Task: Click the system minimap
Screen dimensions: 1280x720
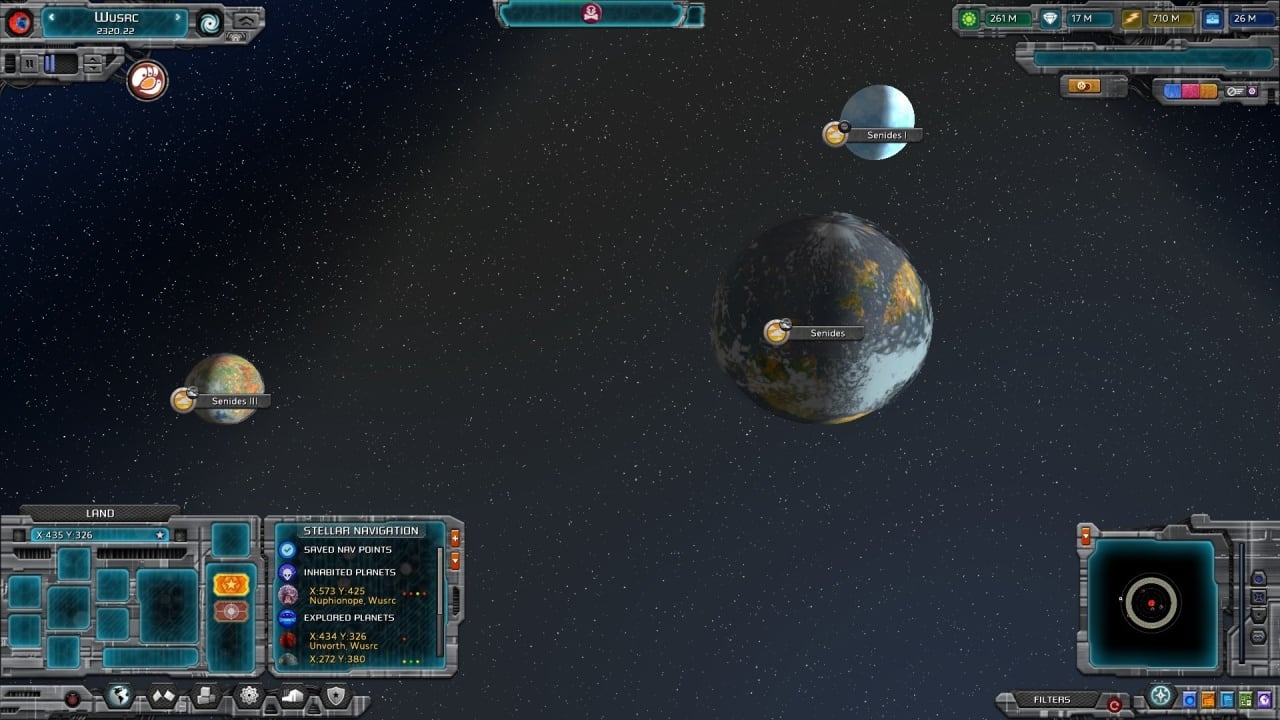Action: tap(1152, 603)
